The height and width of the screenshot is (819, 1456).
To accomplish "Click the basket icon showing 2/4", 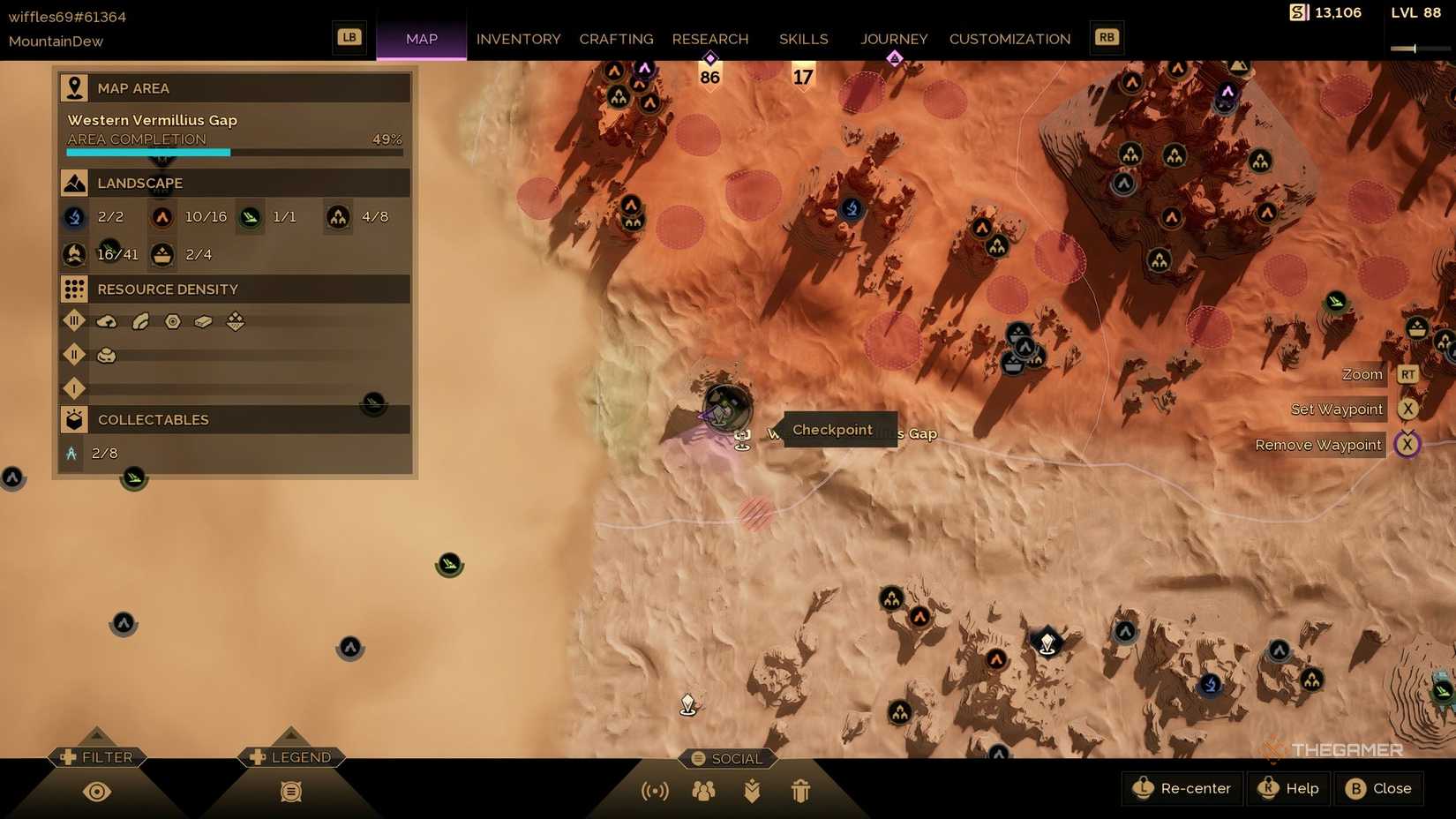I will pyautogui.click(x=161, y=254).
